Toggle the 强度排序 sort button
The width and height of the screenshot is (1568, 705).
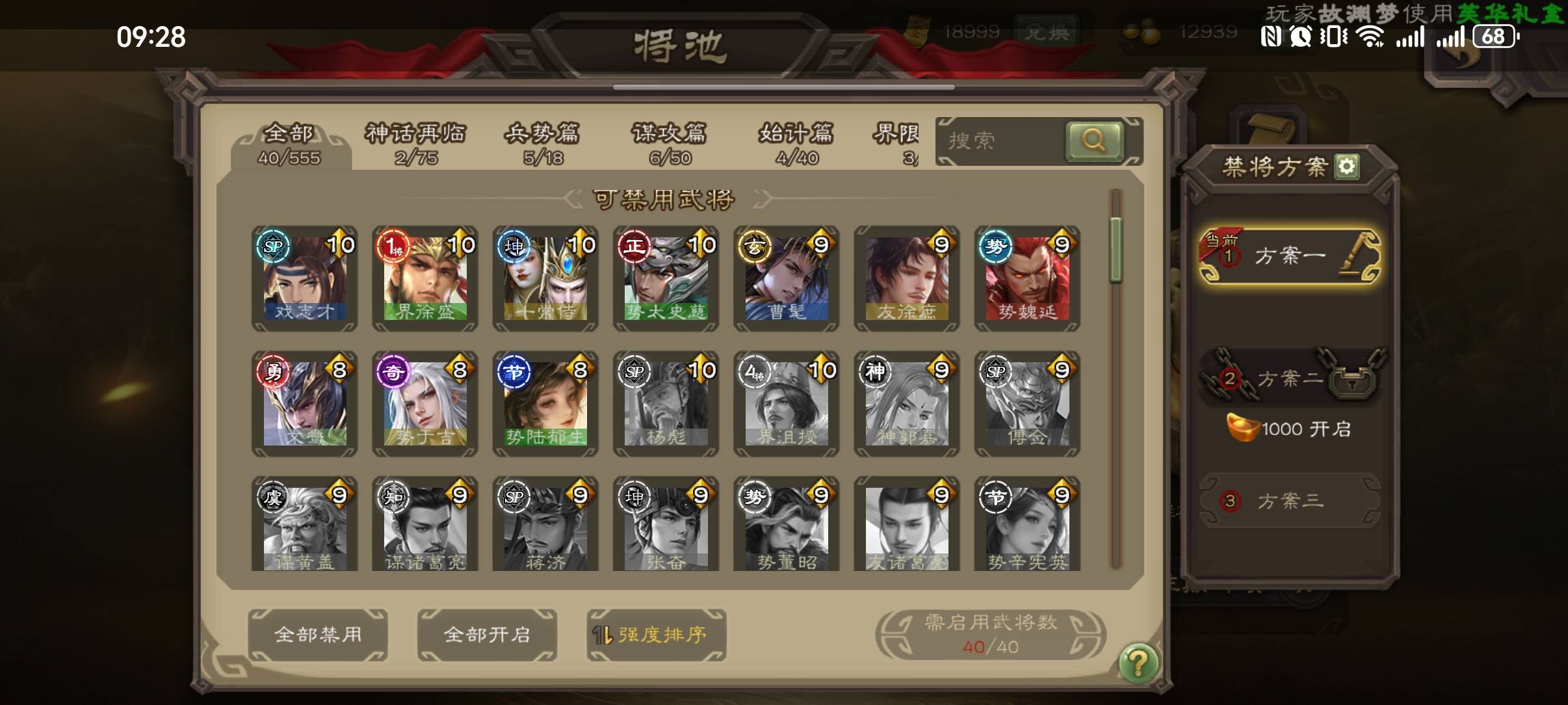(656, 635)
